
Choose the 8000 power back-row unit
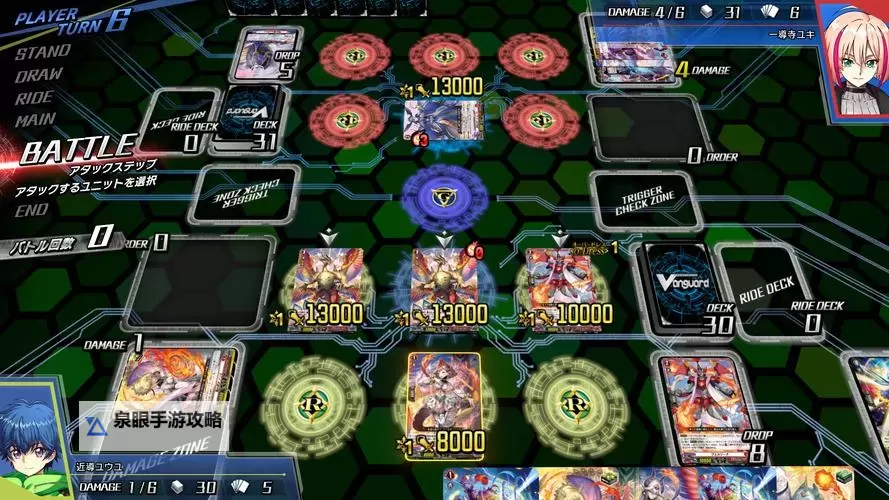(444, 400)
